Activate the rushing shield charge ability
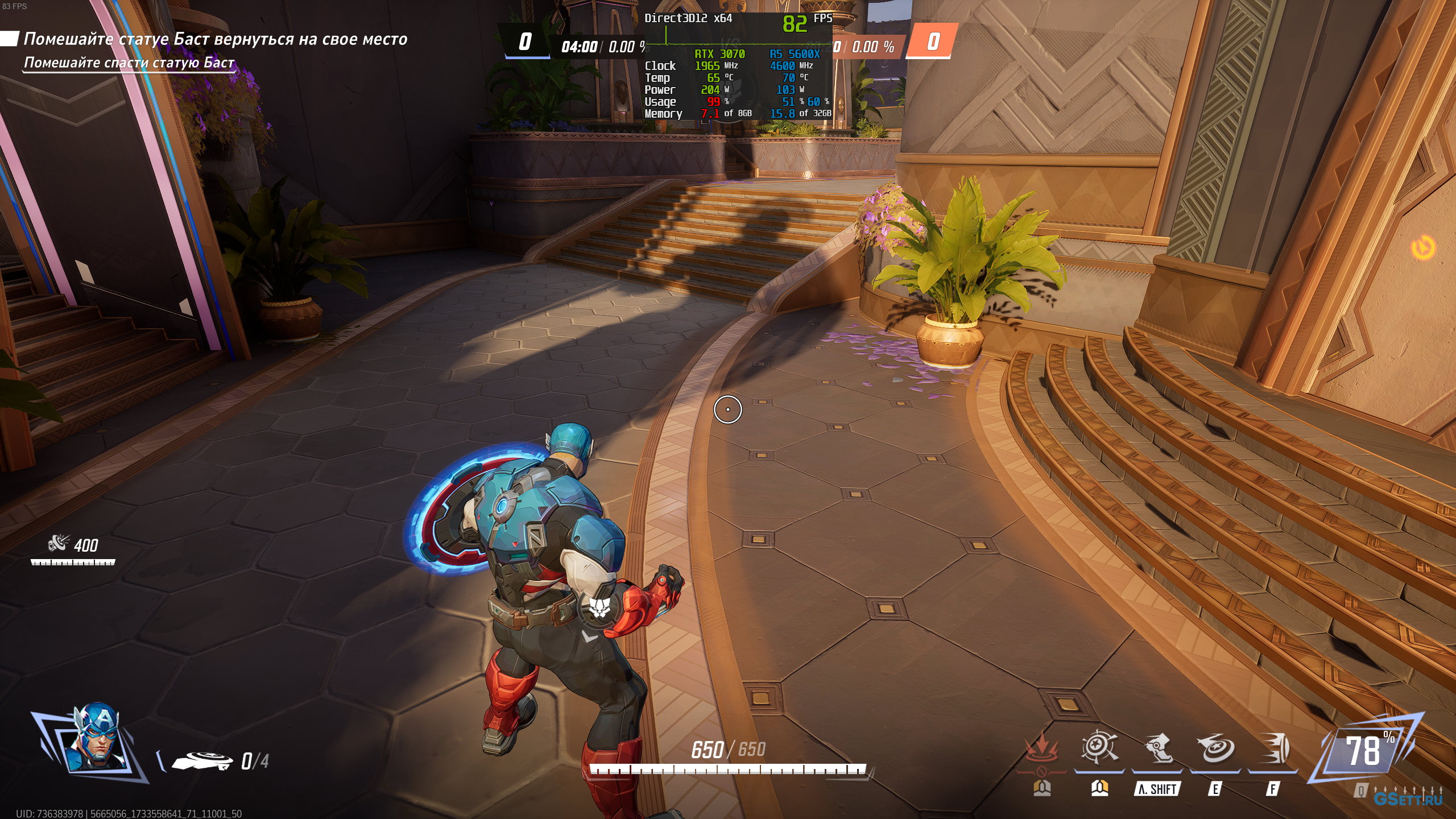 point(1273,748)
